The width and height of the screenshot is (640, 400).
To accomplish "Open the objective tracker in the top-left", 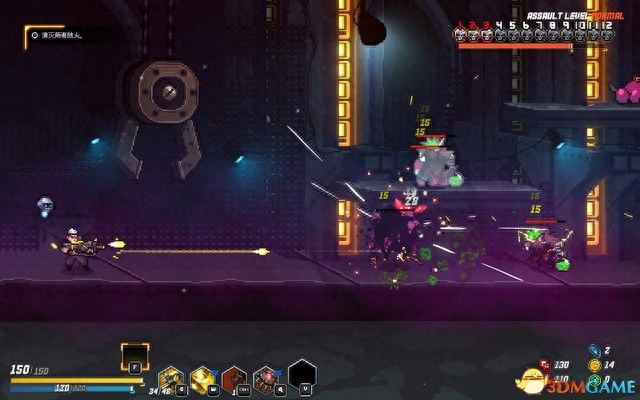I will click(62, 35).
